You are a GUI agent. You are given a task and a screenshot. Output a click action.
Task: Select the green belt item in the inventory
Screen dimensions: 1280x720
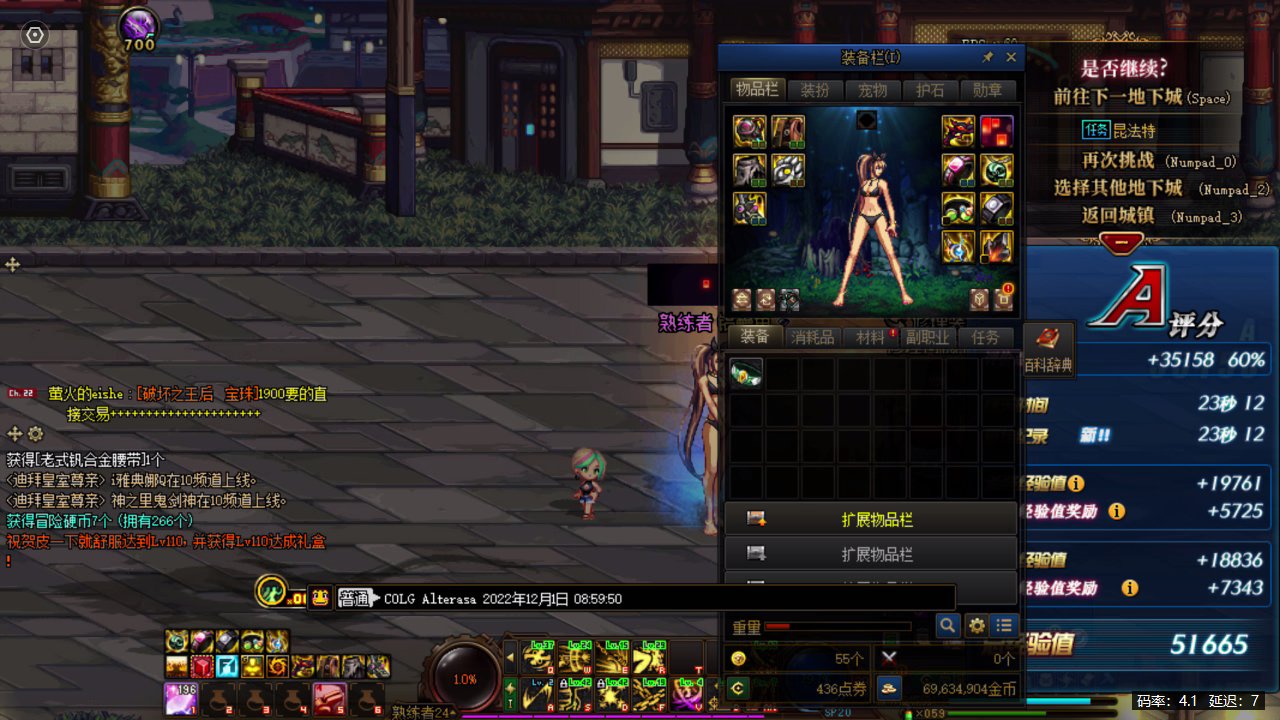click(x=746, y=373)
